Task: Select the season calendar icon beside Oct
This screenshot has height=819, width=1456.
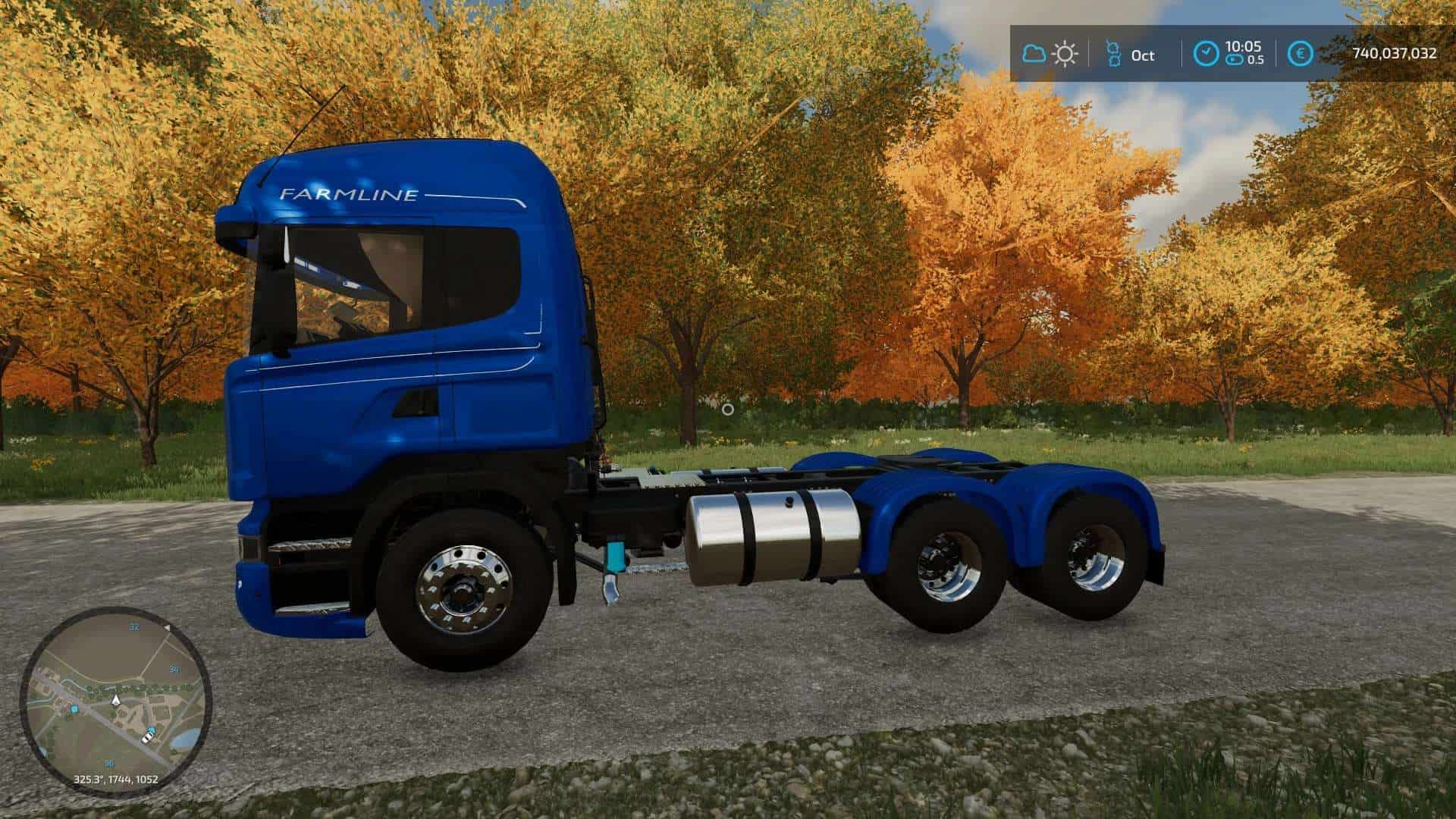Action: (x=1113, y=54)
